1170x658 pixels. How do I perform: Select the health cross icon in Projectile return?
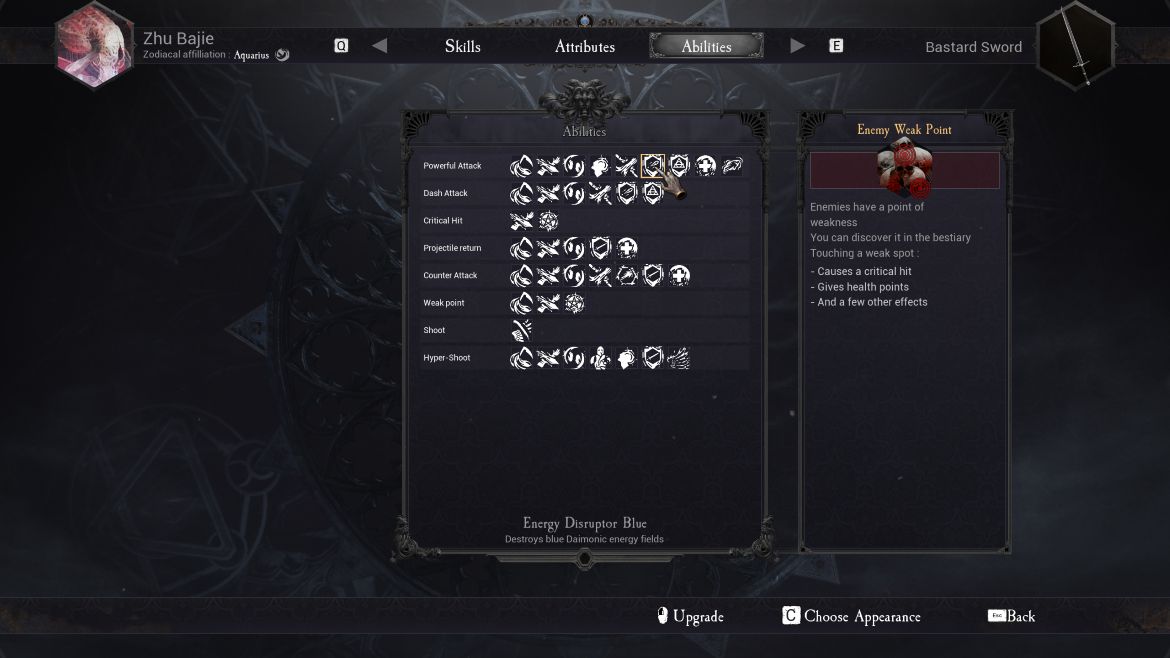pyautogui.click(x=627, y=248)
